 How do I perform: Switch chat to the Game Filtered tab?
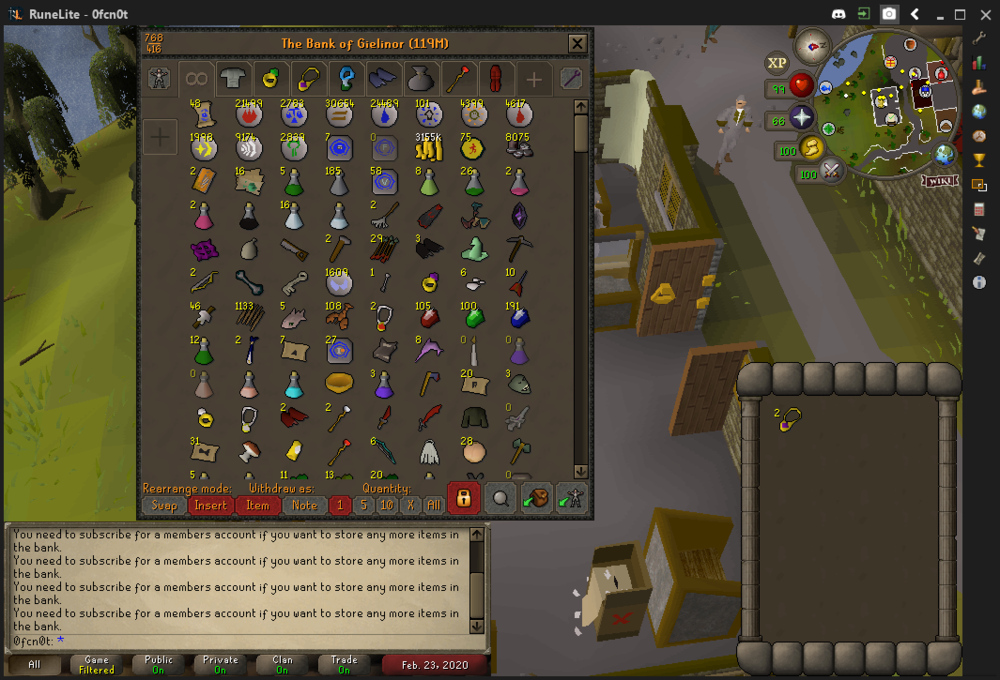tap(97, 664)
